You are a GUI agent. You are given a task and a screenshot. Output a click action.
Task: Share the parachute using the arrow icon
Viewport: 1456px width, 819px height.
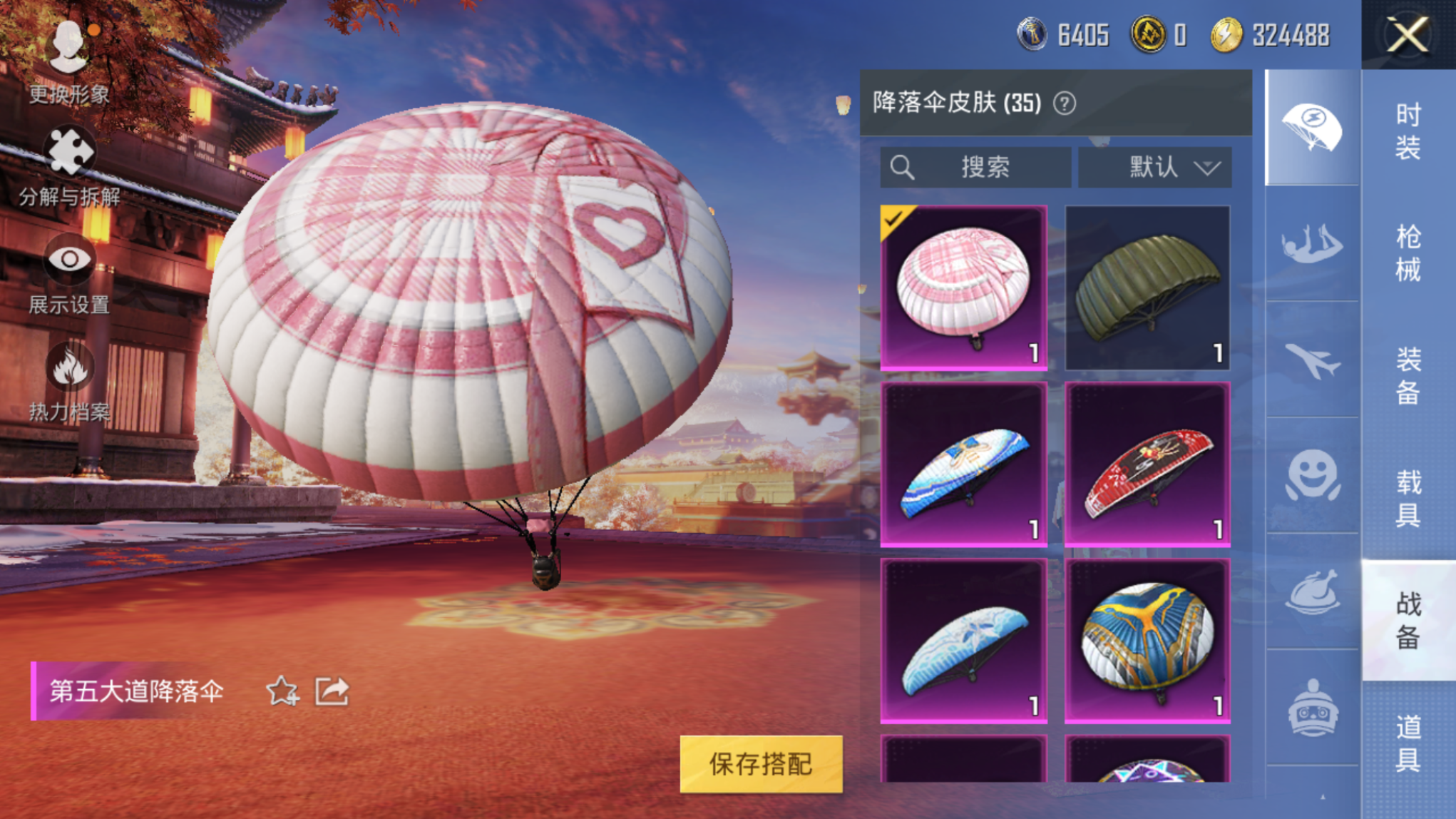click(x=332, y=691)
